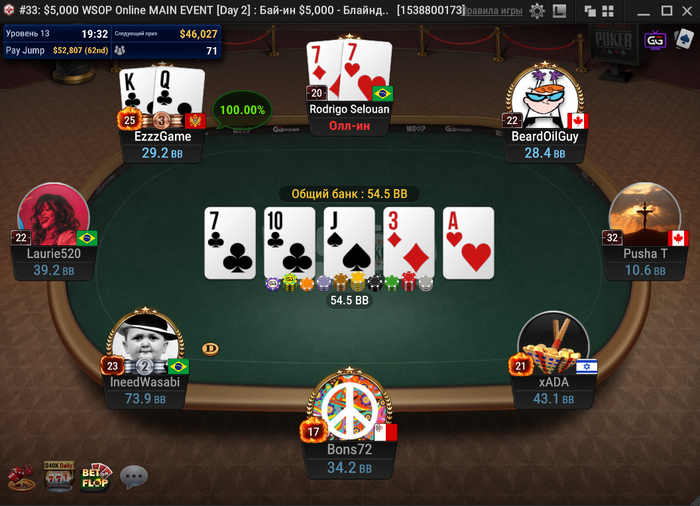The height and width of the screenshot is (506, 700).
Task: Open the chat speech bubble
Action: pyautogui.click(x=134, y=477)
